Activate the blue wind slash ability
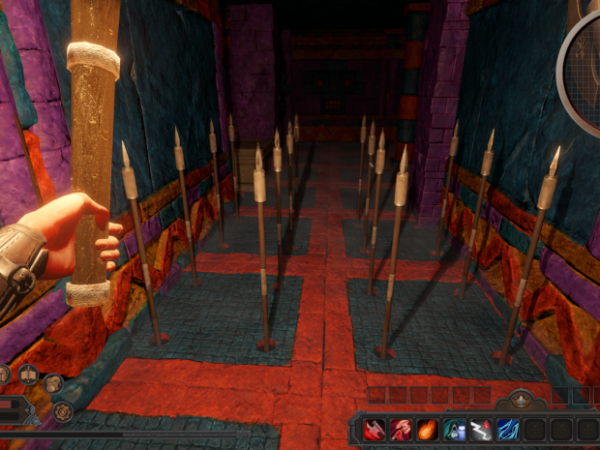Screen dimensions: 600x450 [x=508, y=430]
